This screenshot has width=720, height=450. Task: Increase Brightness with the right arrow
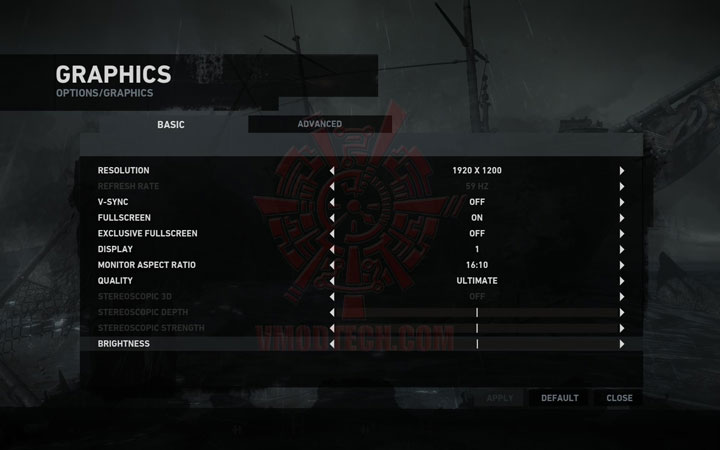pos(621,344)
